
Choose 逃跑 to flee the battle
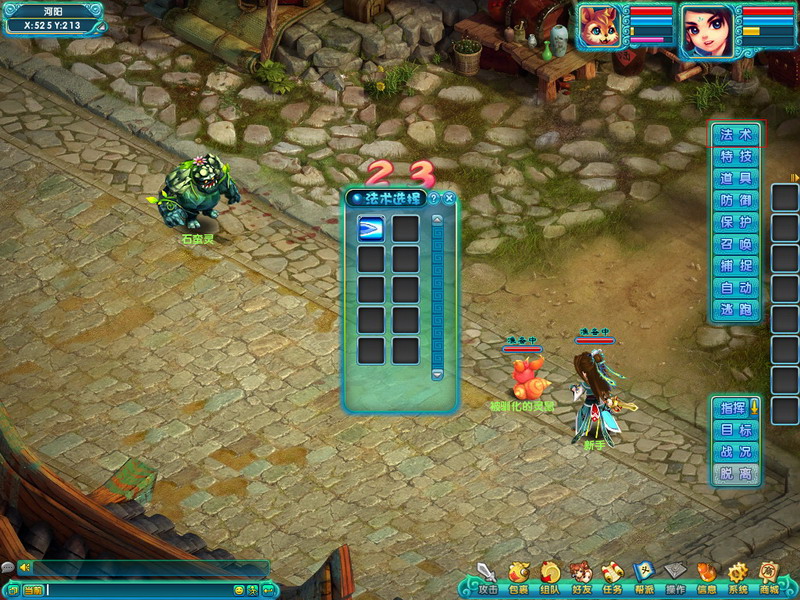[x=736, y=310]
